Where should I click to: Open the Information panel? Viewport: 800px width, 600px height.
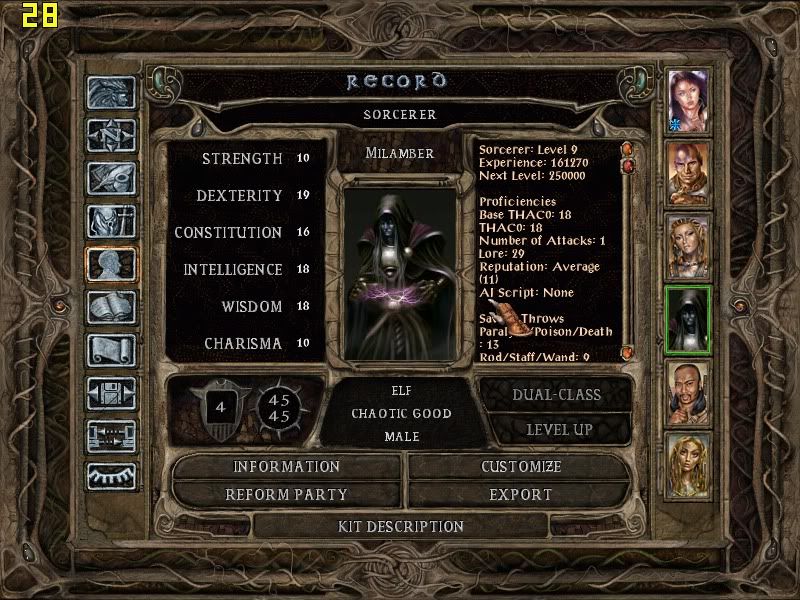click(287, 467)
